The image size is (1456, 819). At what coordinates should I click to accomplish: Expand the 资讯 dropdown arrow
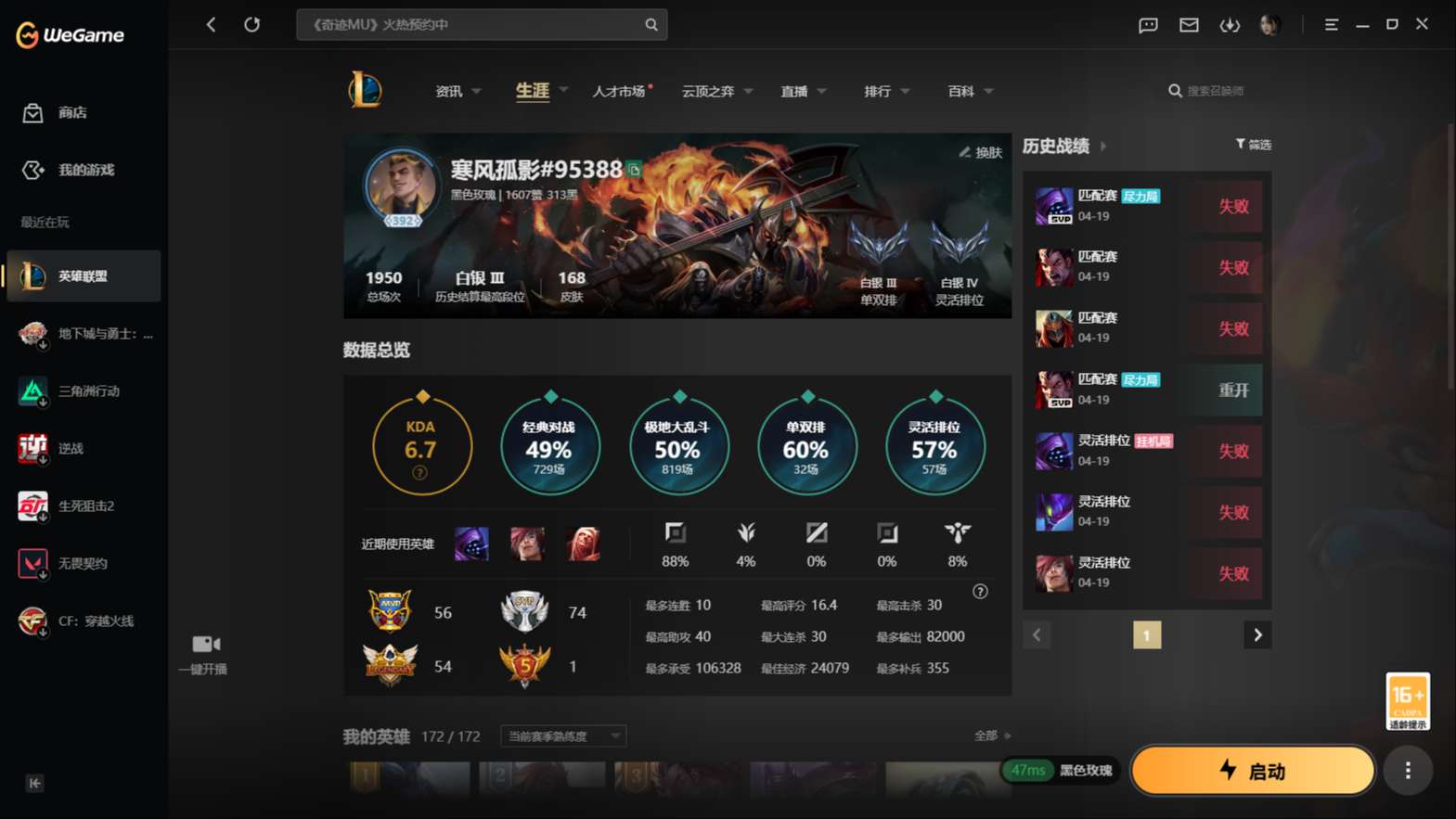(x=477, y=91)
